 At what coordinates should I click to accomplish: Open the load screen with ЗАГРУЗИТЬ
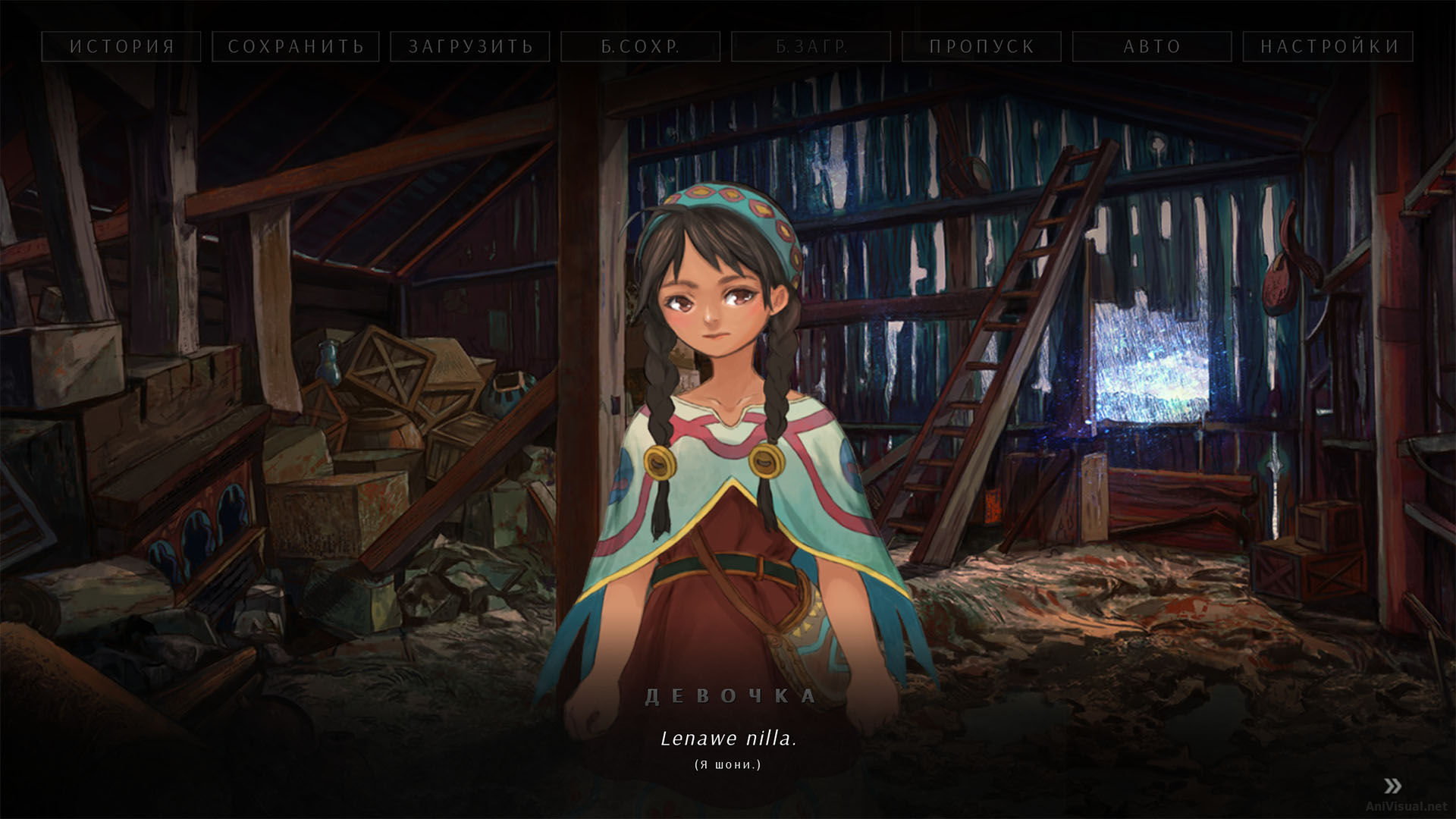click(469, 46)
